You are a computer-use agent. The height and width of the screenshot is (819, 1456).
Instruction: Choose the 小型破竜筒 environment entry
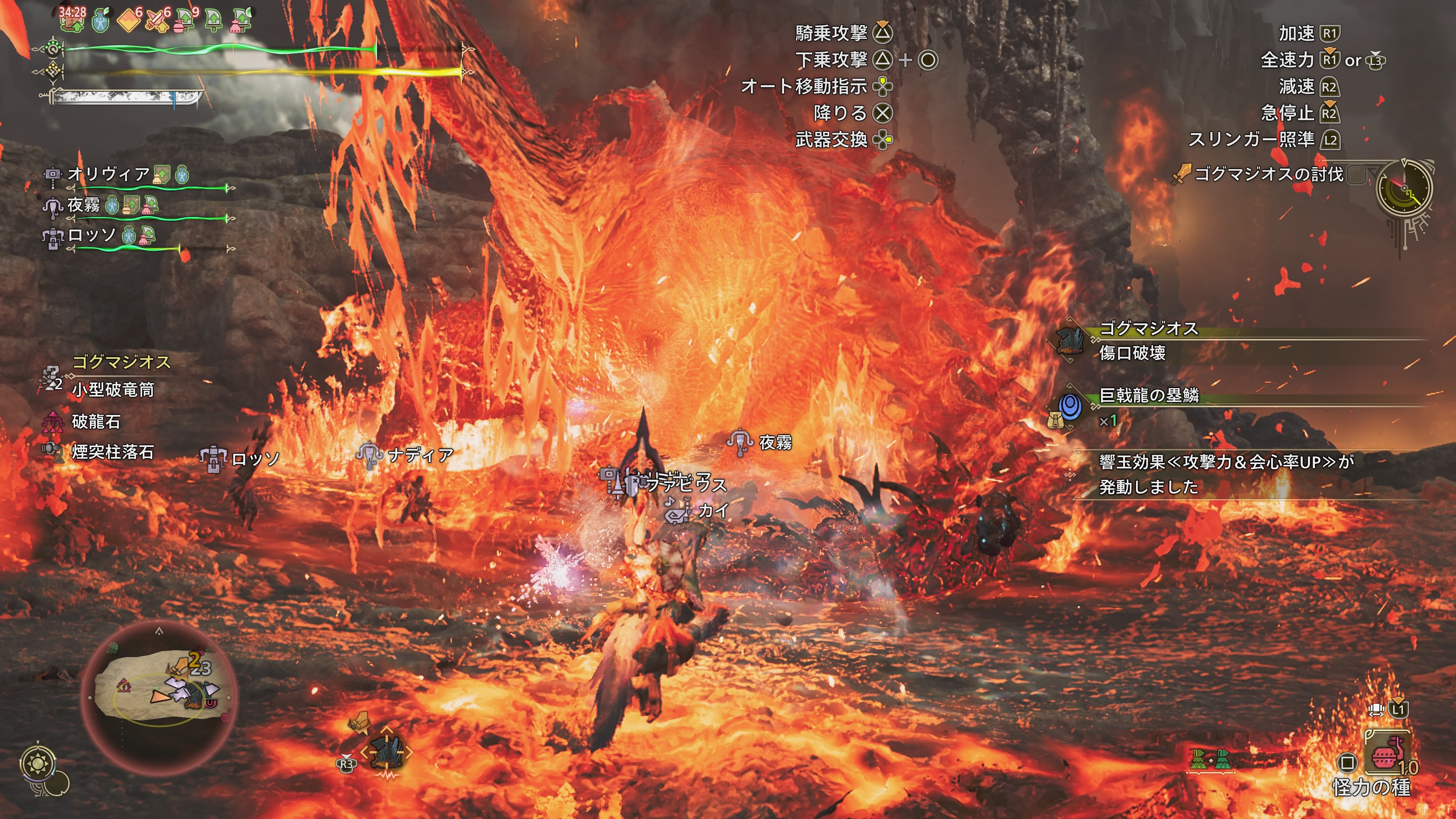tap(113, 390)
